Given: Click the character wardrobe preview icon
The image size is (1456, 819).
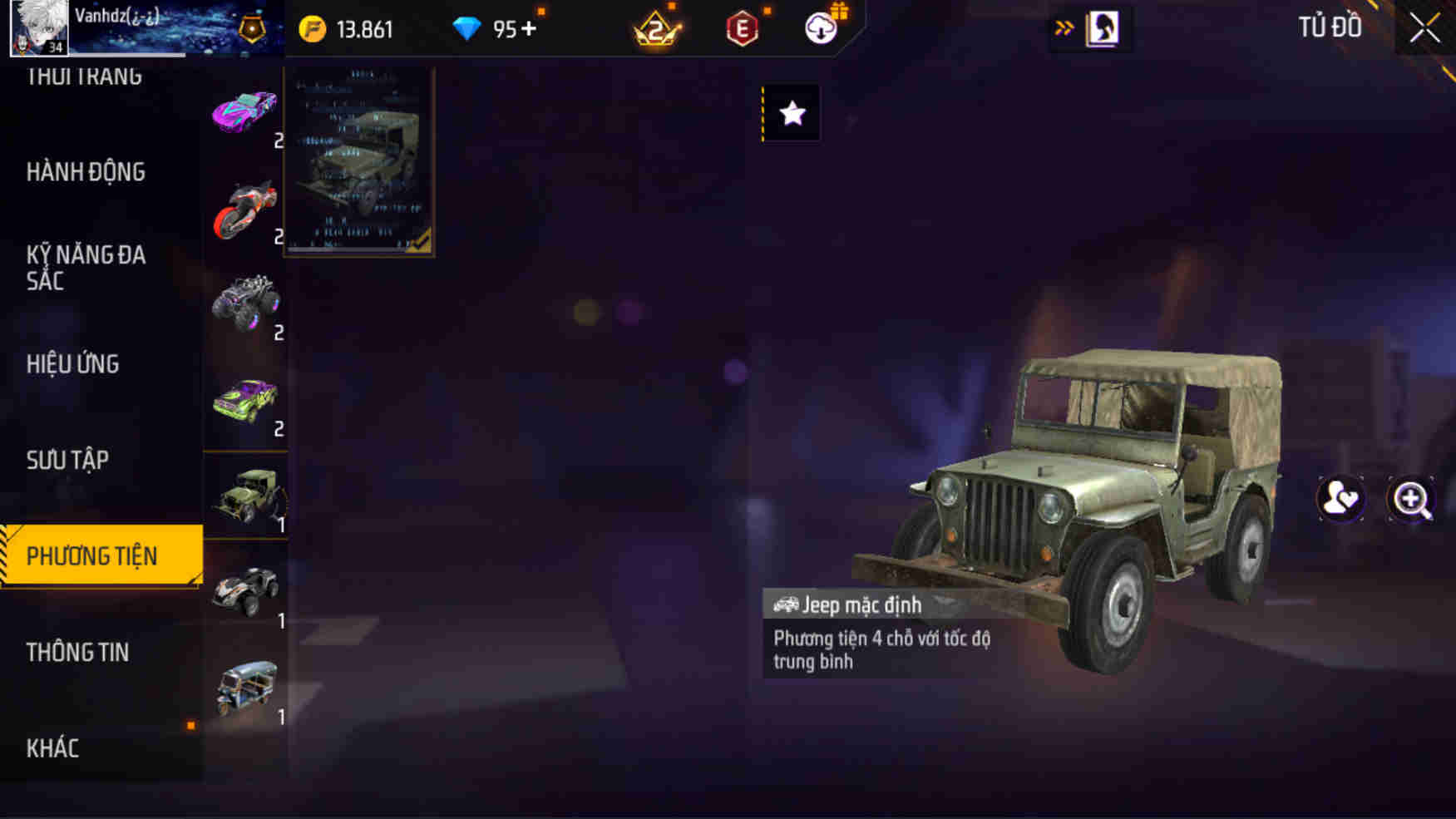Looking at the screenshot, I should point(1101,26).
